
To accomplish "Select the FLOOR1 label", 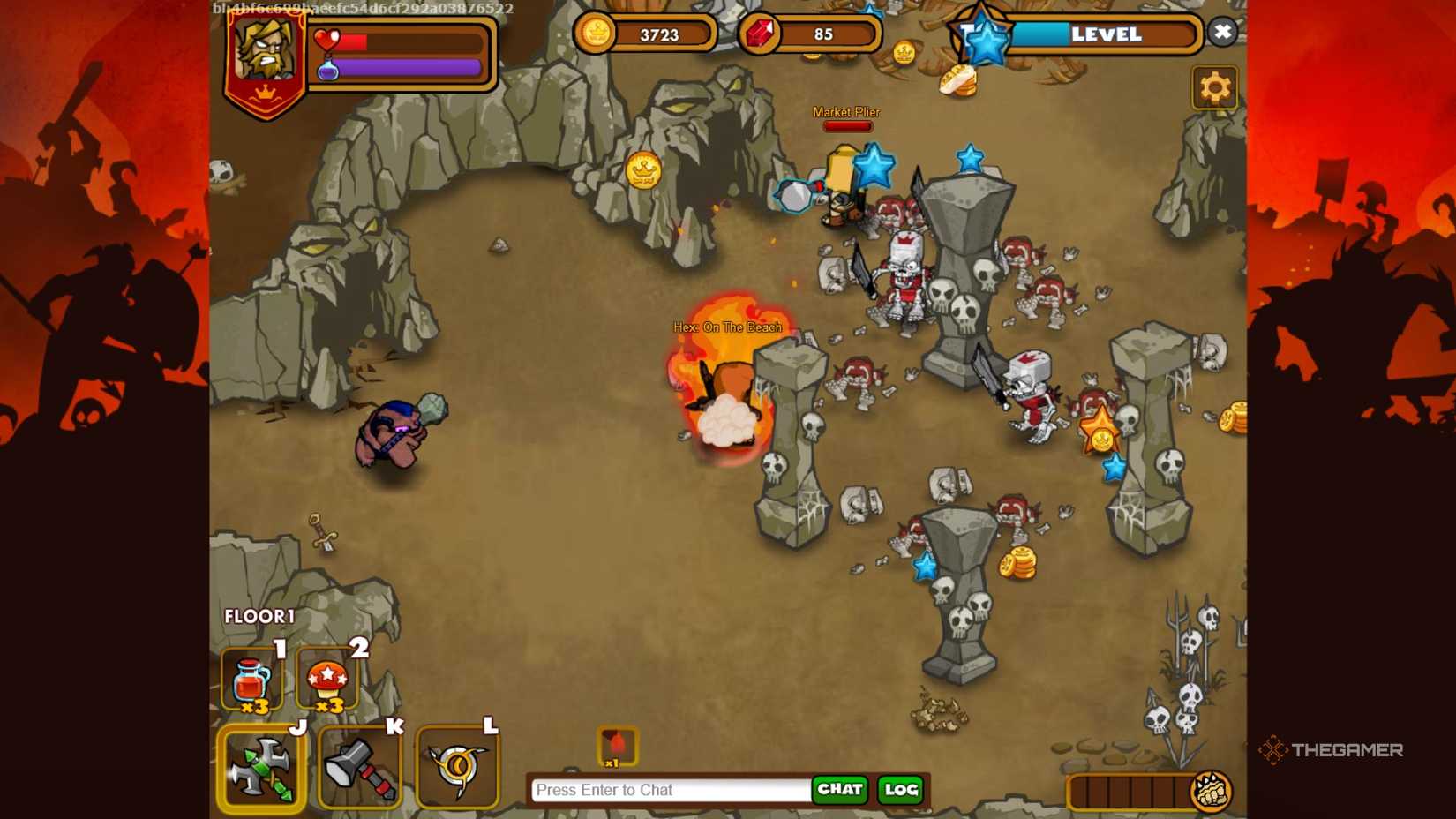I will [259, 616].
